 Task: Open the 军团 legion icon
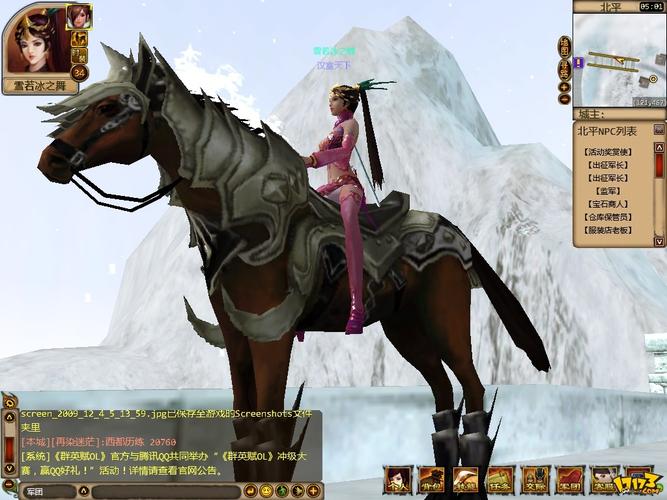[570, 479]
